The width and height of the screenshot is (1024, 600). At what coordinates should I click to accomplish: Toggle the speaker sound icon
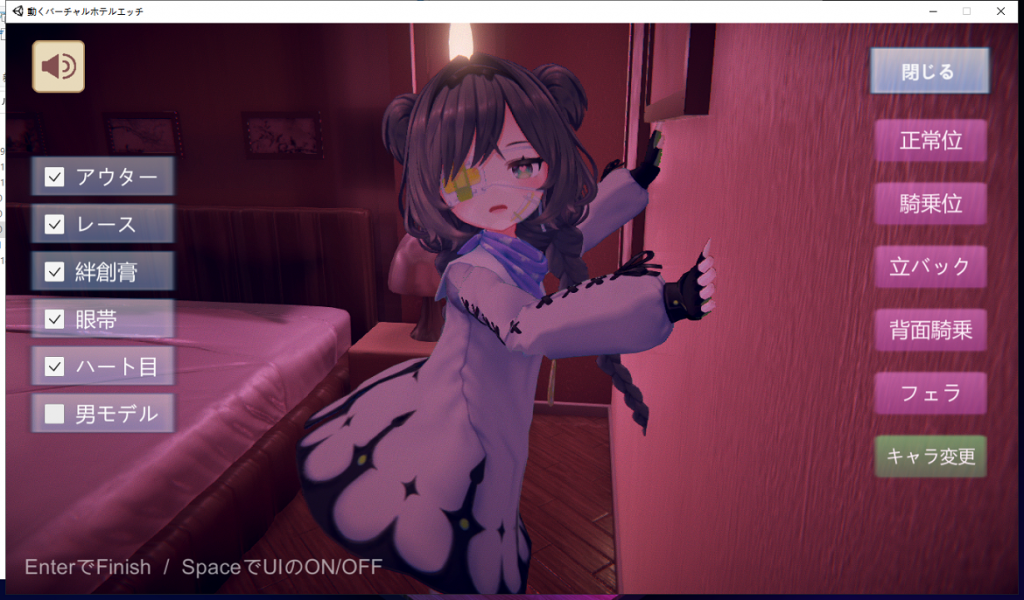point(58,67)
